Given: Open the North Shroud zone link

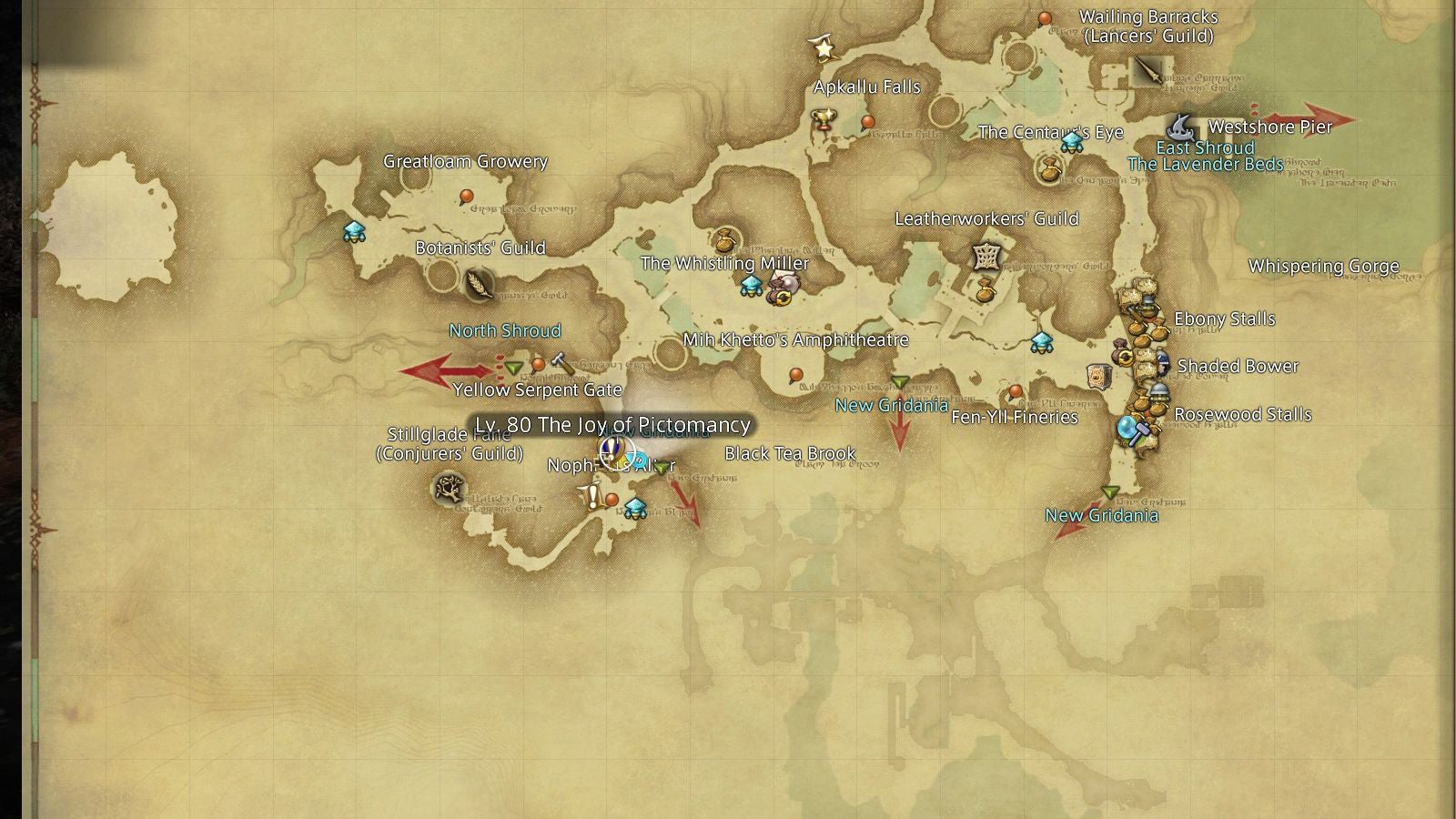Looking at the screenshot, I should (x=505, y=331).
